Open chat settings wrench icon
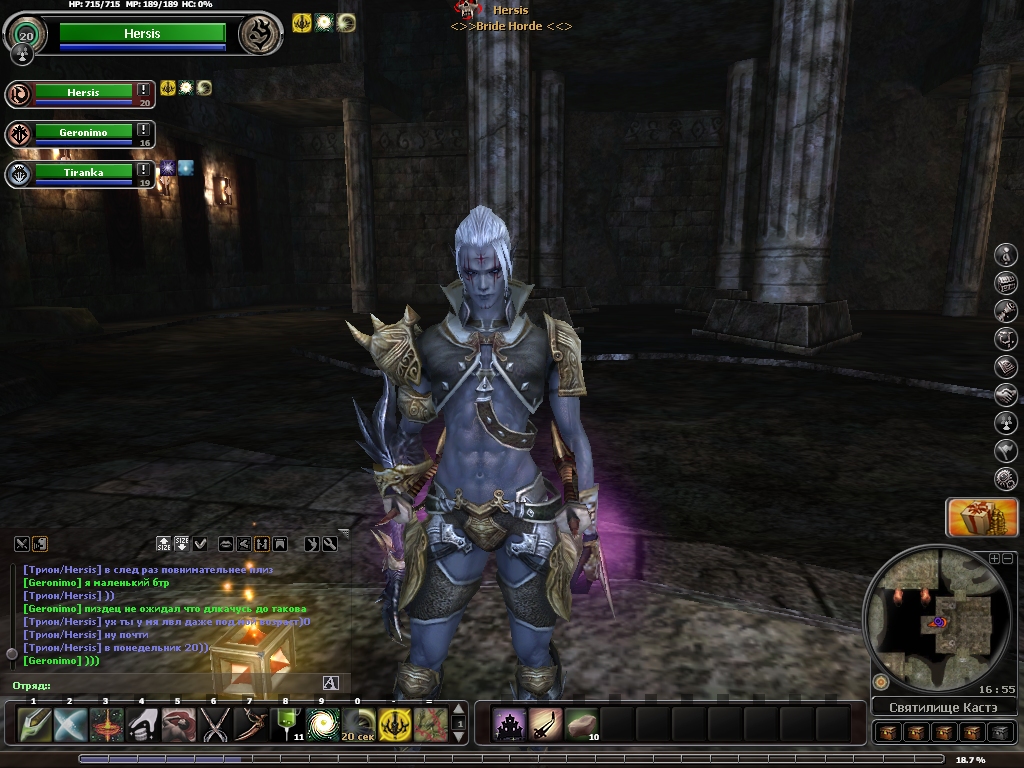 [x=330, y=544]
